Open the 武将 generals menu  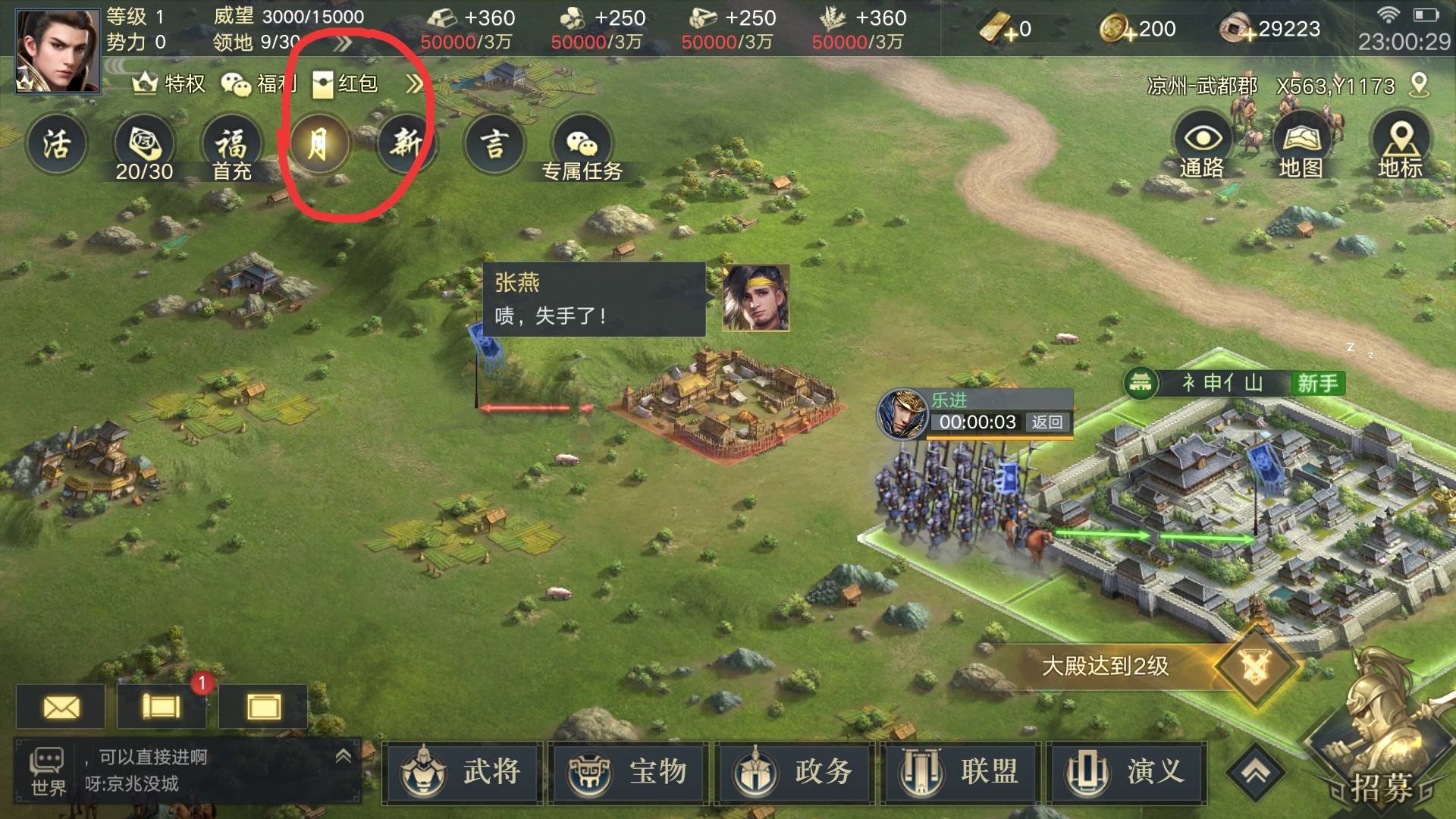pyautogui.click(x=463, y=772)
